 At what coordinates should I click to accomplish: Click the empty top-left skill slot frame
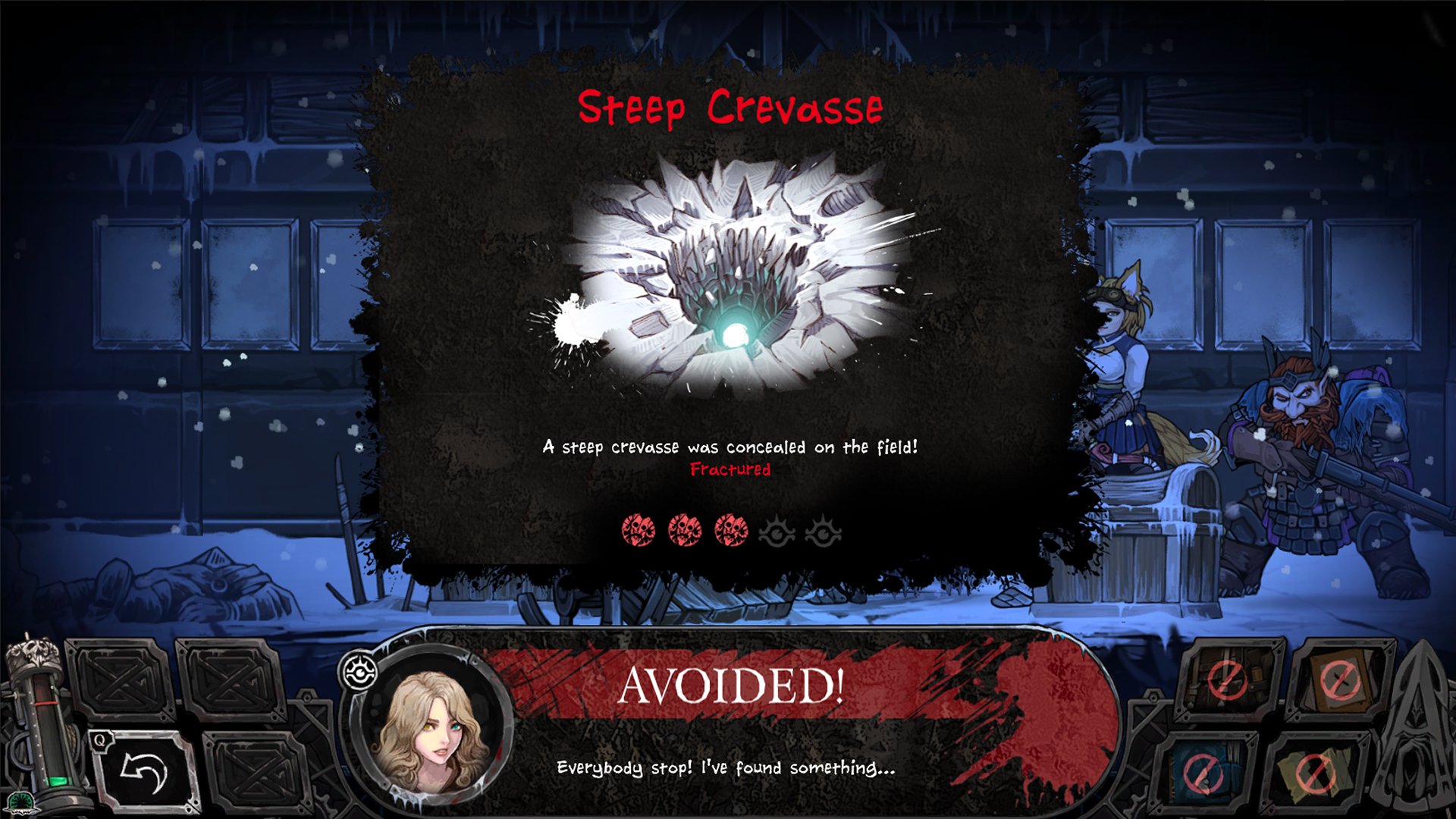pyautogui.click(x=121, y=679)
